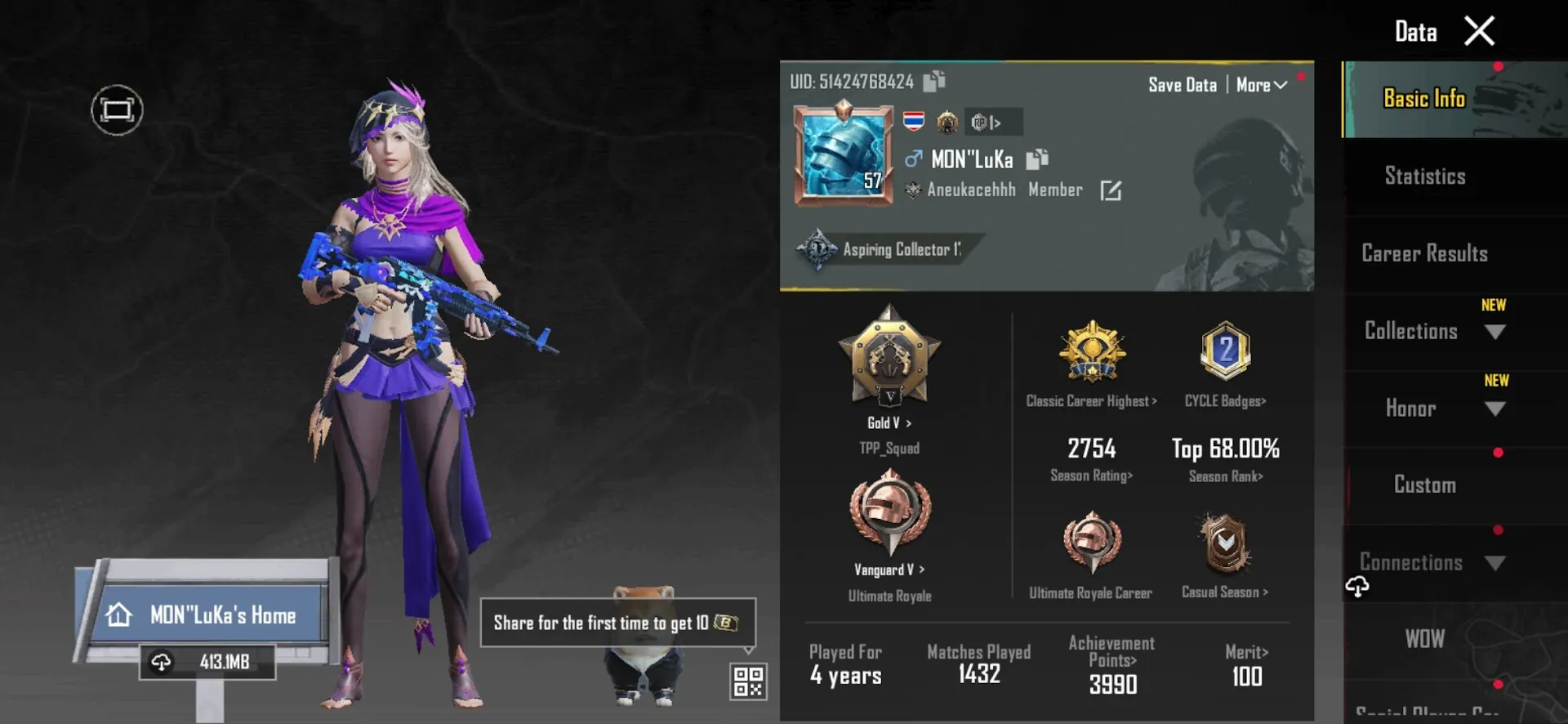Click the Save Data button
Viewport: 1568px width, 724px height.
(x=1182, y=84)
